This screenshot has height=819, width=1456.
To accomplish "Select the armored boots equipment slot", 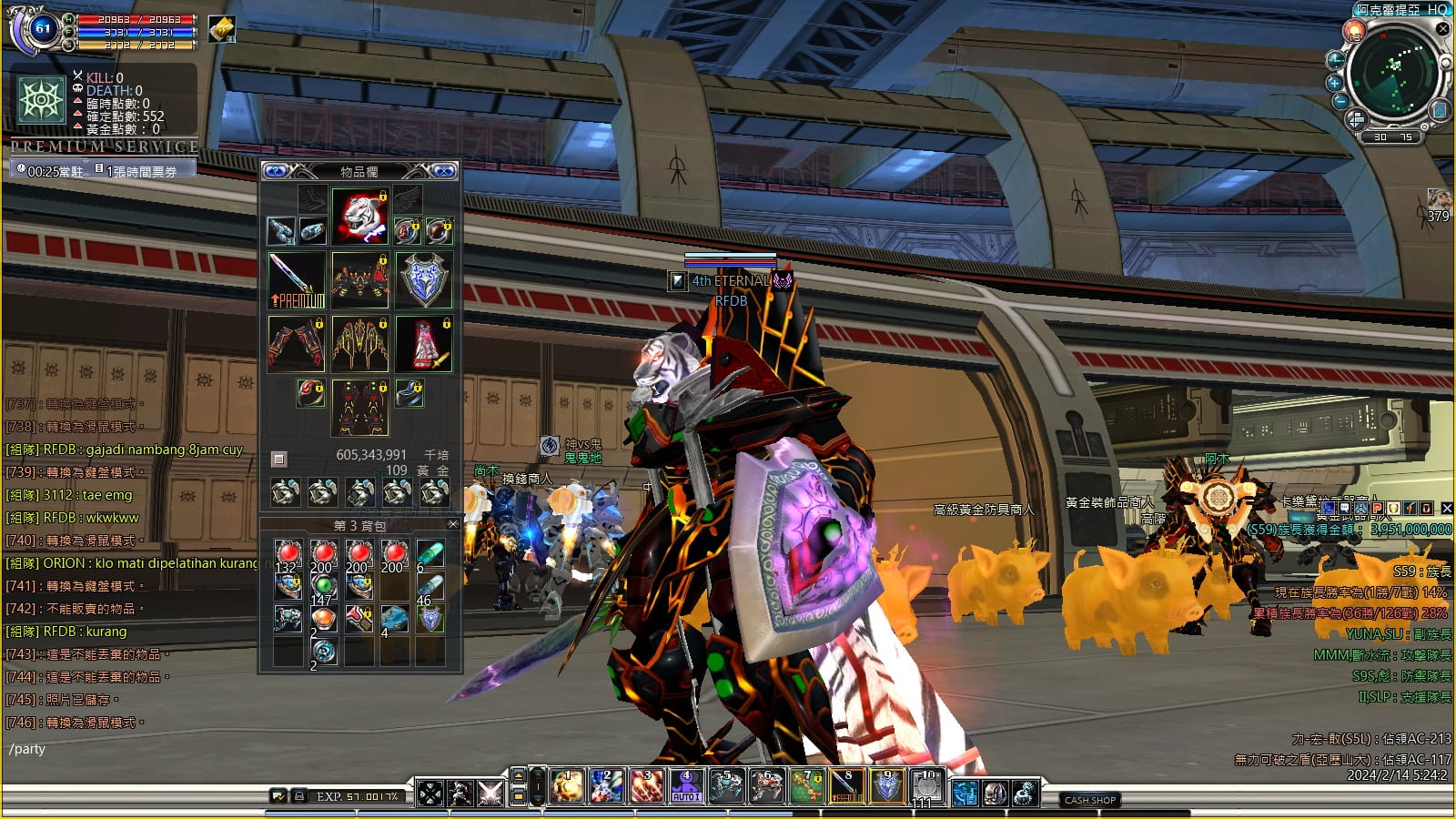I will tap(360, 408).
